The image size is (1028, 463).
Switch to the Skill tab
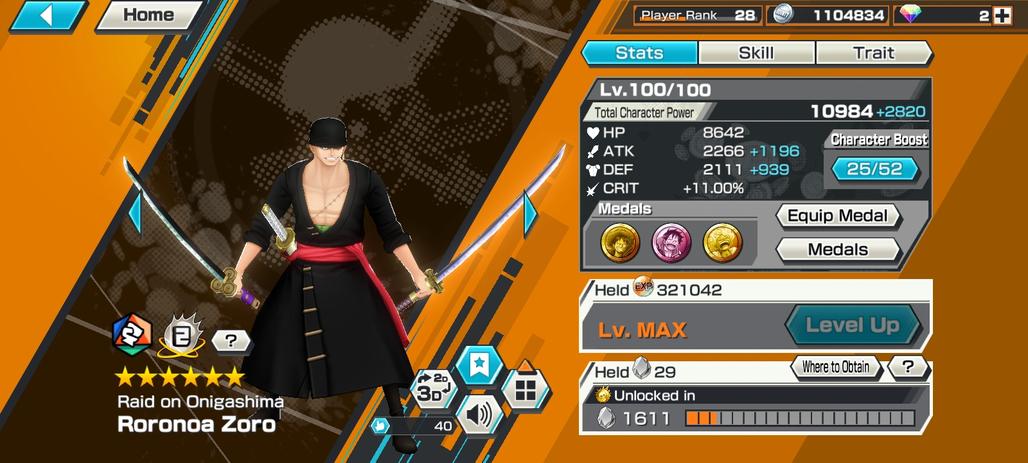pyautogui.click(x=756, y=53)
